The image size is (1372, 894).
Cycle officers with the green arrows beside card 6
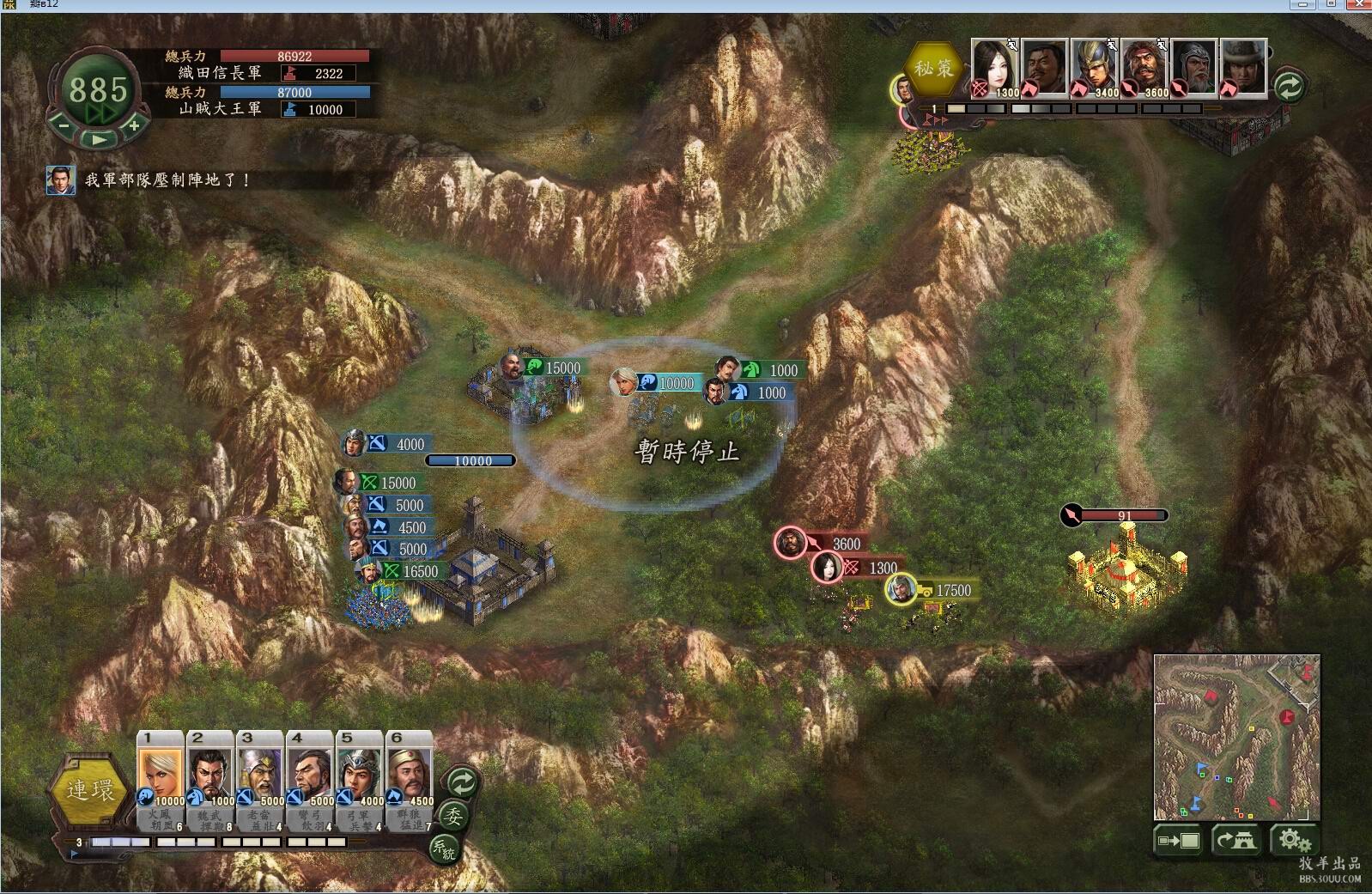pyautogui.click(x=462, y=782)
